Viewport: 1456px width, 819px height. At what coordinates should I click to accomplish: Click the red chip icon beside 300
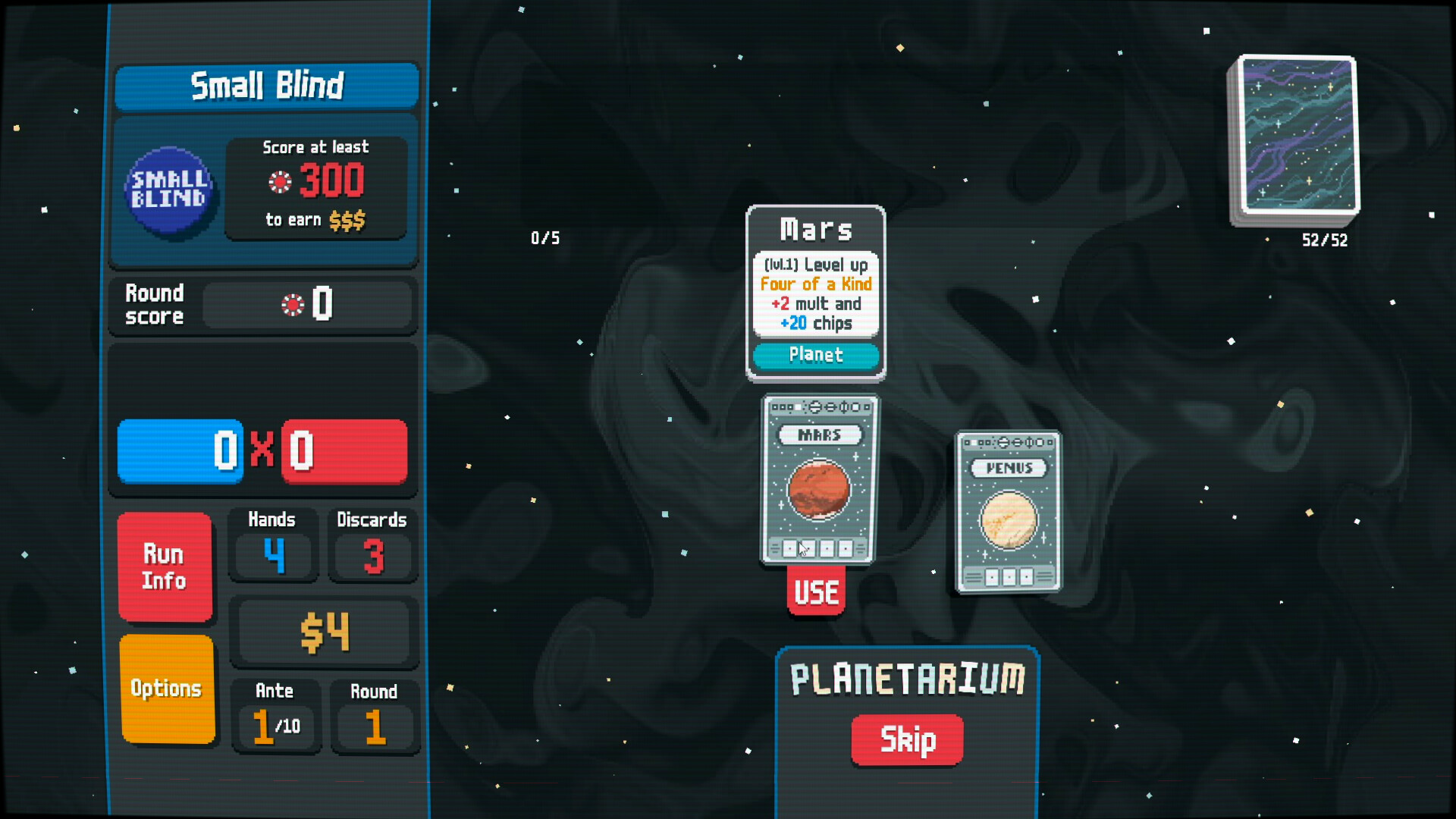(281, 182)
